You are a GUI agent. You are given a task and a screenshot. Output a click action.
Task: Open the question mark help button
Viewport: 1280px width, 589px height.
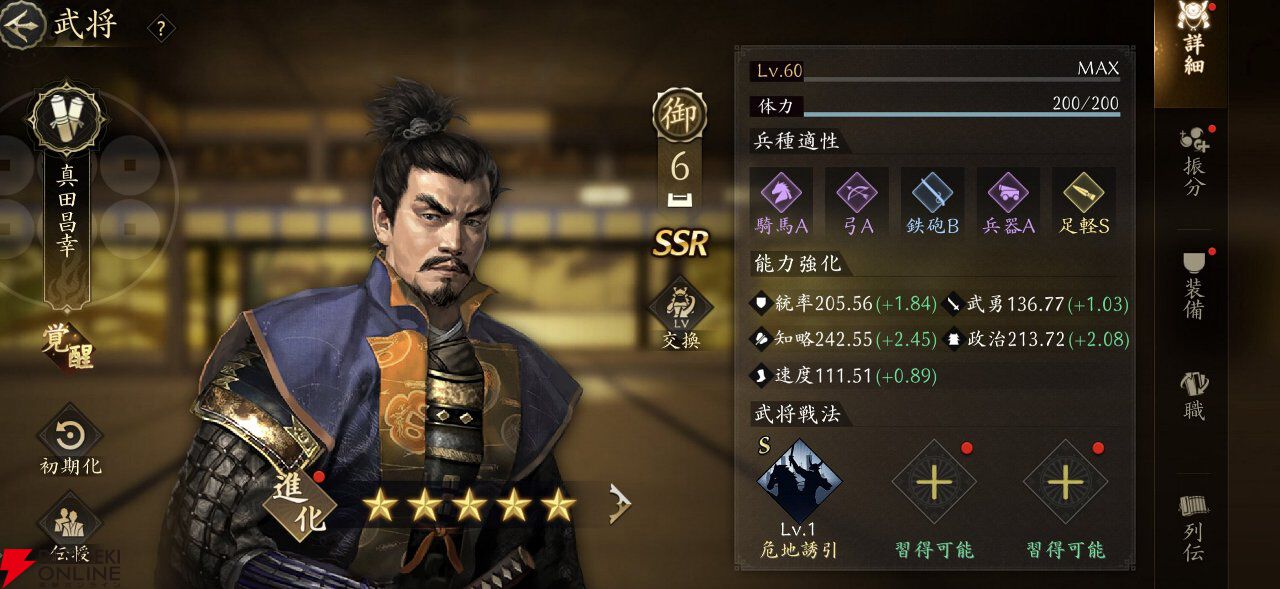[161, 28]
